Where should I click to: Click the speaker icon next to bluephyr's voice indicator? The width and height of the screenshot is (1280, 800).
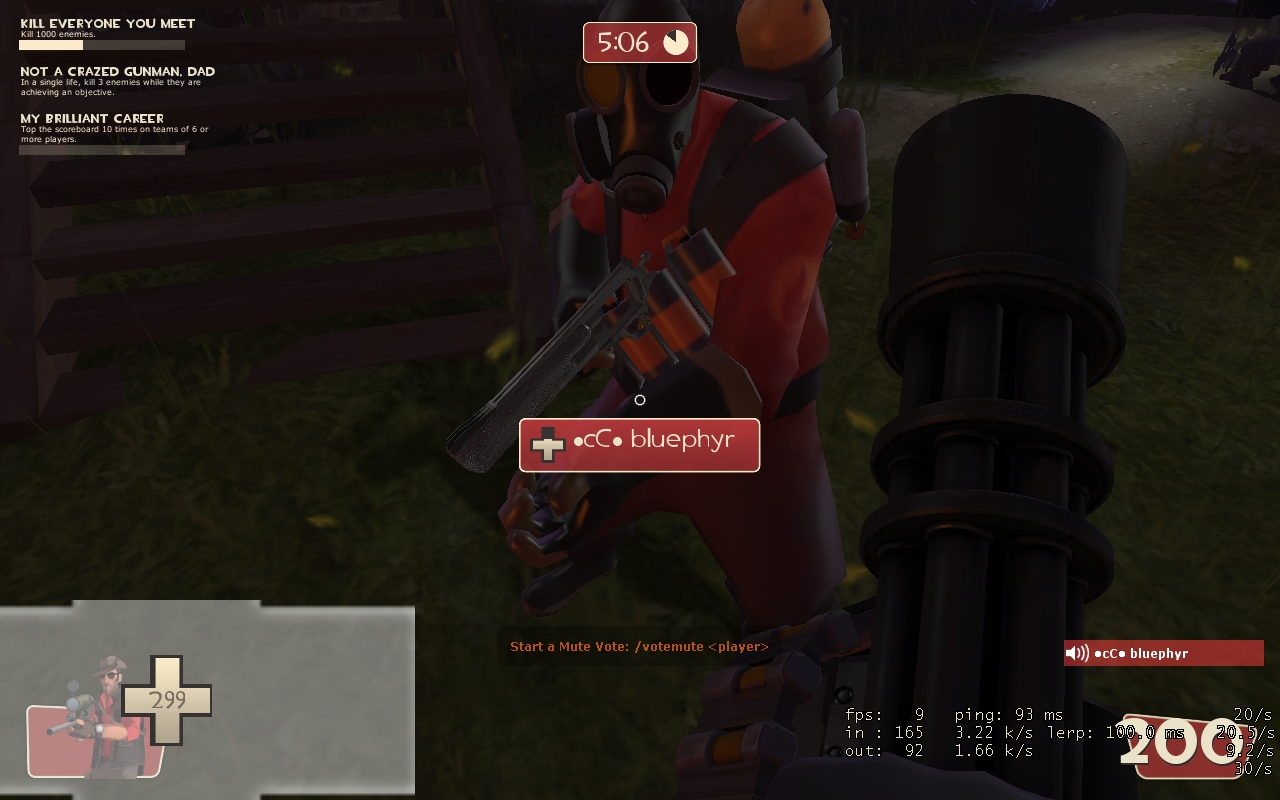coord(1078,653)
